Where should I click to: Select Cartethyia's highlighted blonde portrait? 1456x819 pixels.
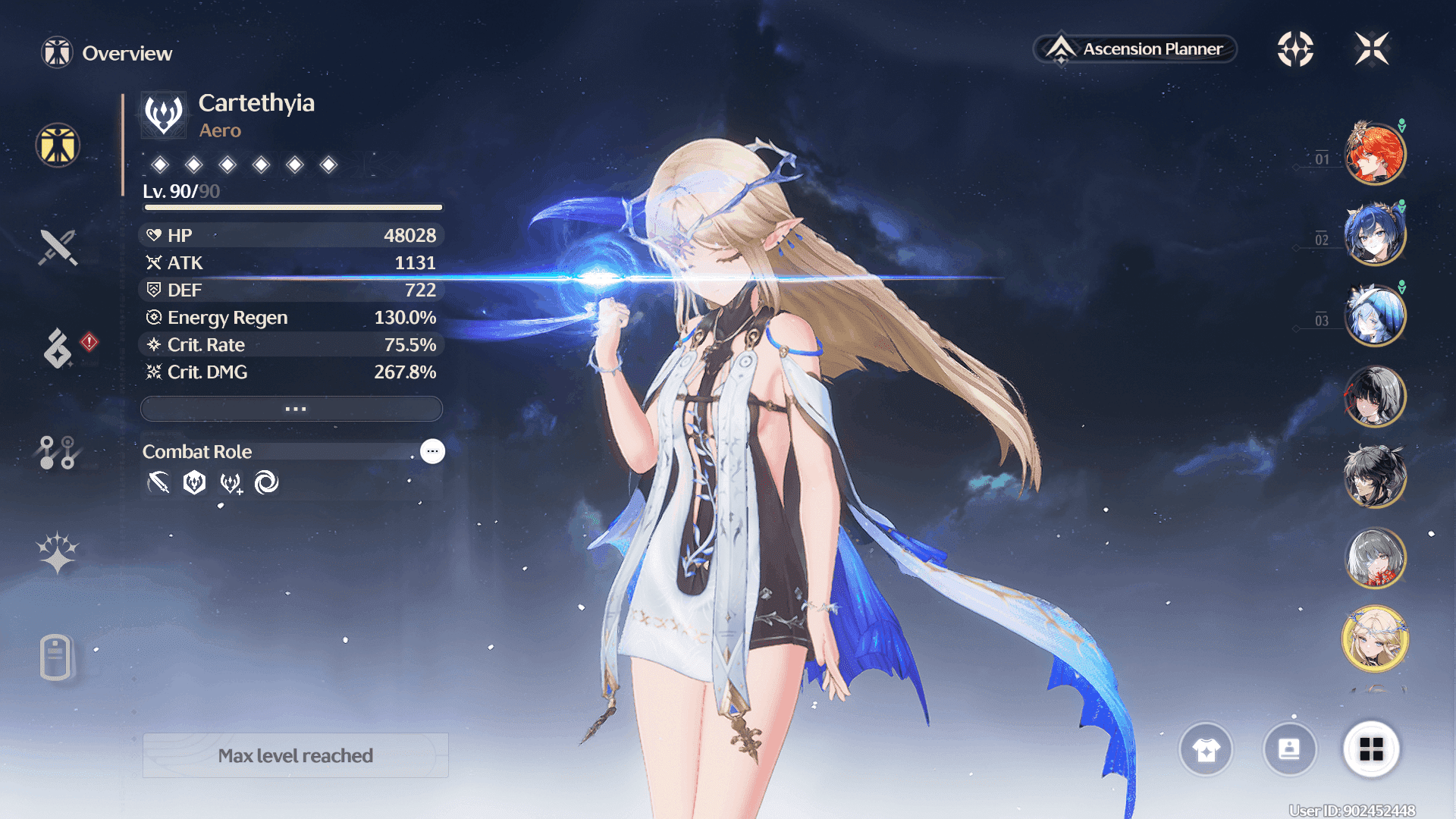click(x=1375, y=639)
